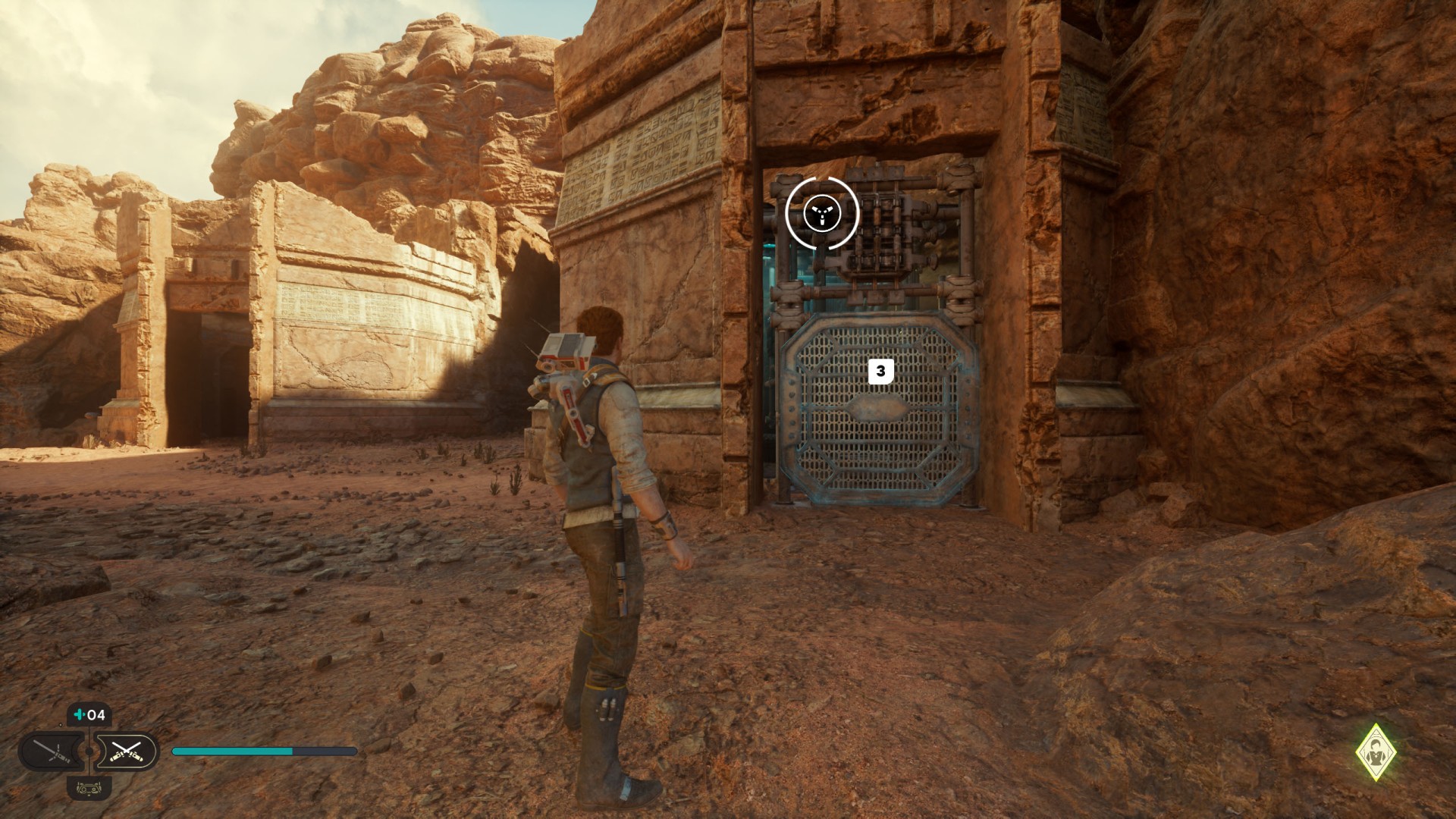Viewport: 1456px width, 819px height.
Task: Expand the stance selector hub between the slots
Action: click(x=88, y=751)
